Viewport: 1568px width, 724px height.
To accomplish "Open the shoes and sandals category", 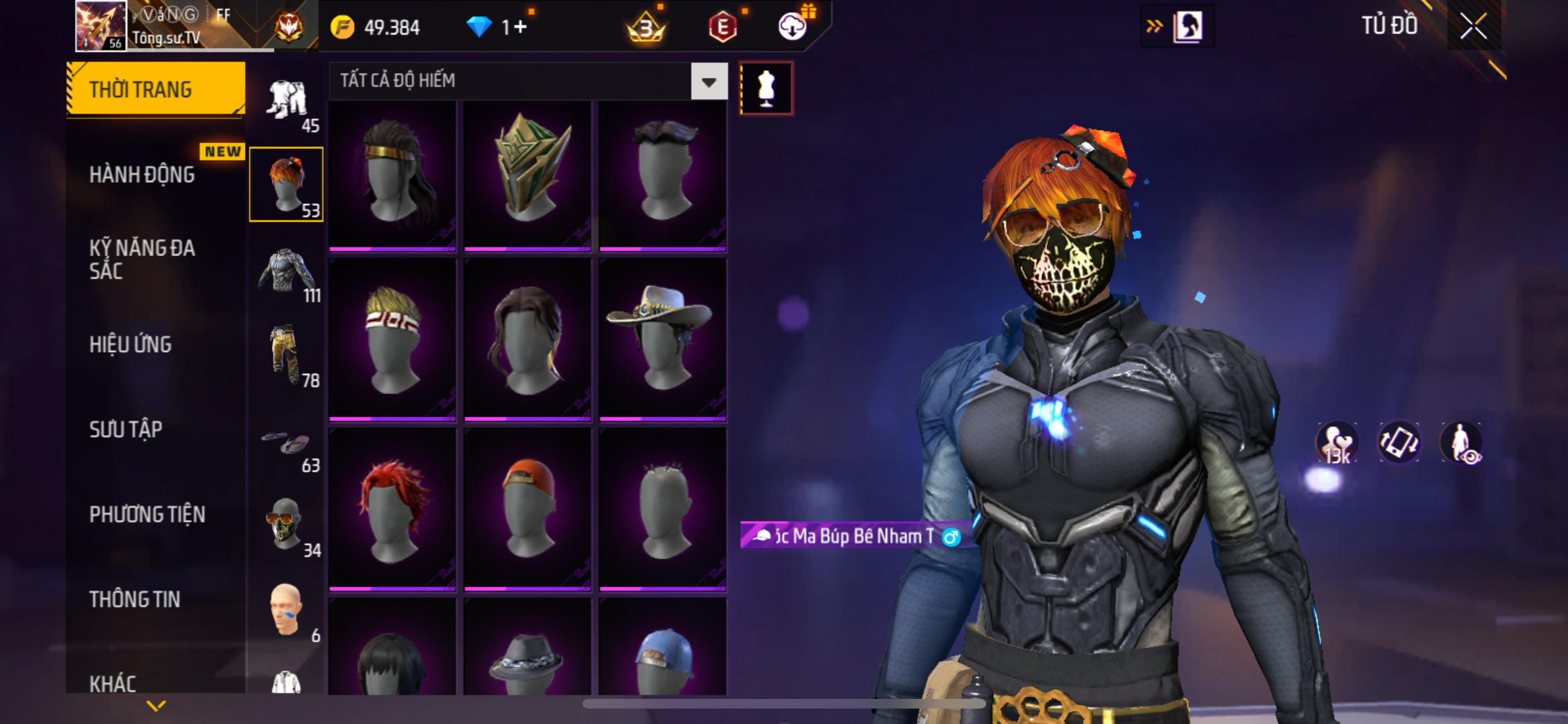I will [285, 443].
